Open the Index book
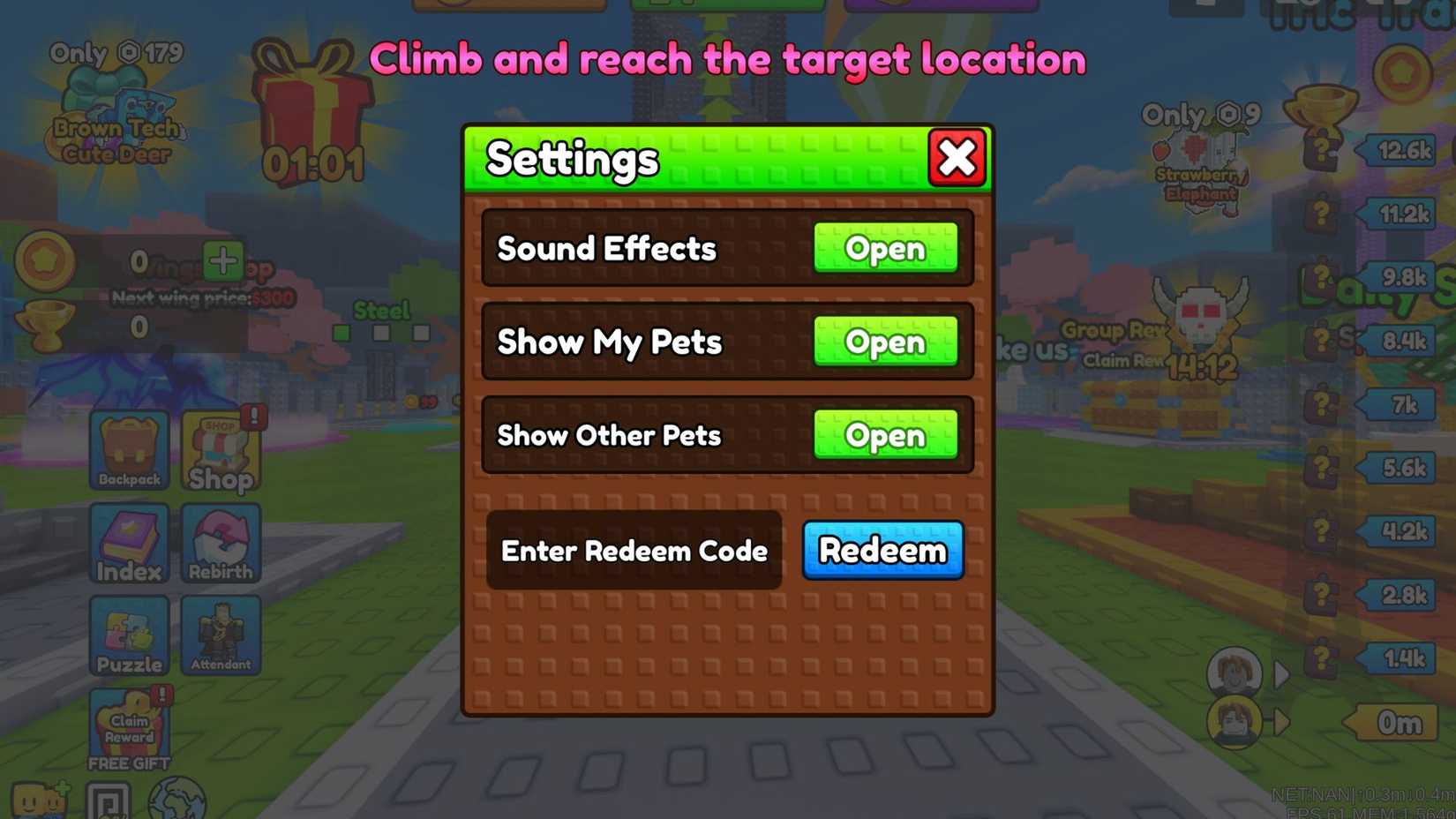Image resolution: width=1456 pixels, height=819 pixels. click(129, 543)
